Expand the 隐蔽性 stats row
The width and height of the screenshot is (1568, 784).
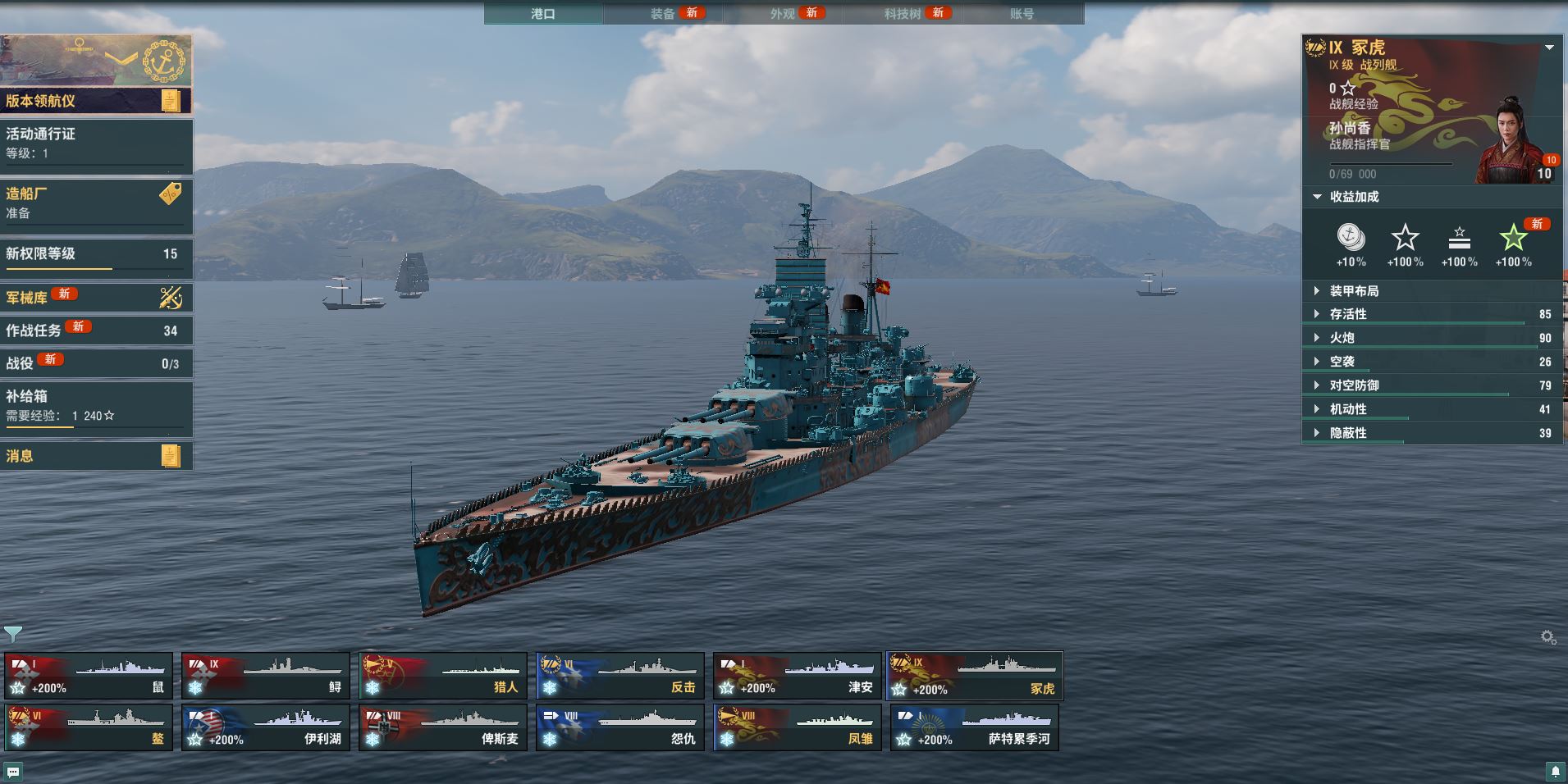(1348, 433)
